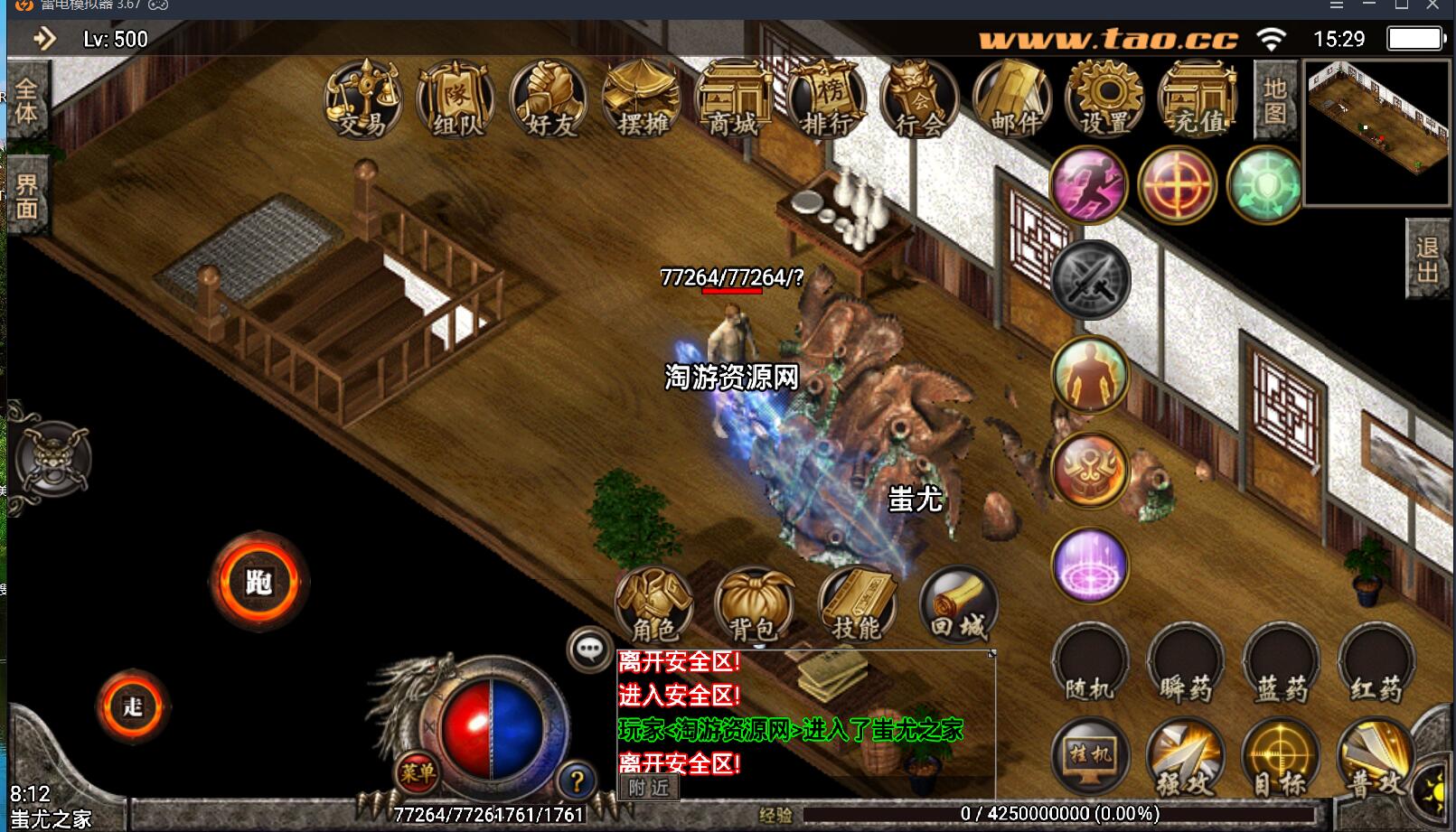View the 排行 rankings
Image resolution: width=1456 pixels, height=832 pixels.
pyautogui.click(x=826, y=99)
